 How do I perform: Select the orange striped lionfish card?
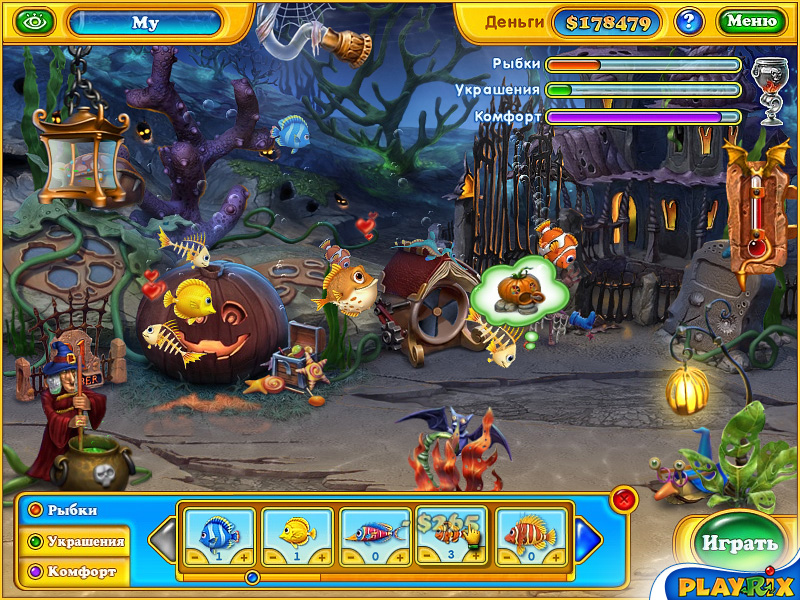530,533
